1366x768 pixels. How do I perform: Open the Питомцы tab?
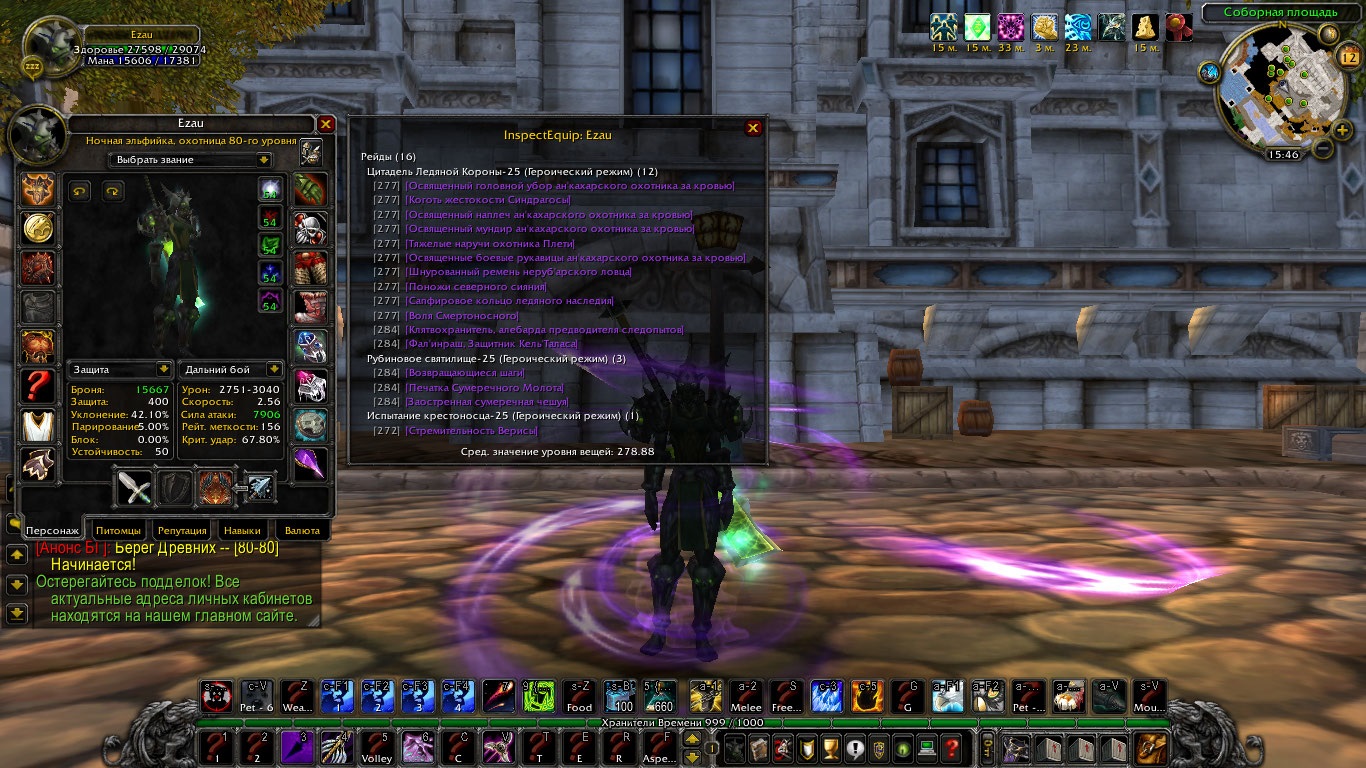coord(119,530)
